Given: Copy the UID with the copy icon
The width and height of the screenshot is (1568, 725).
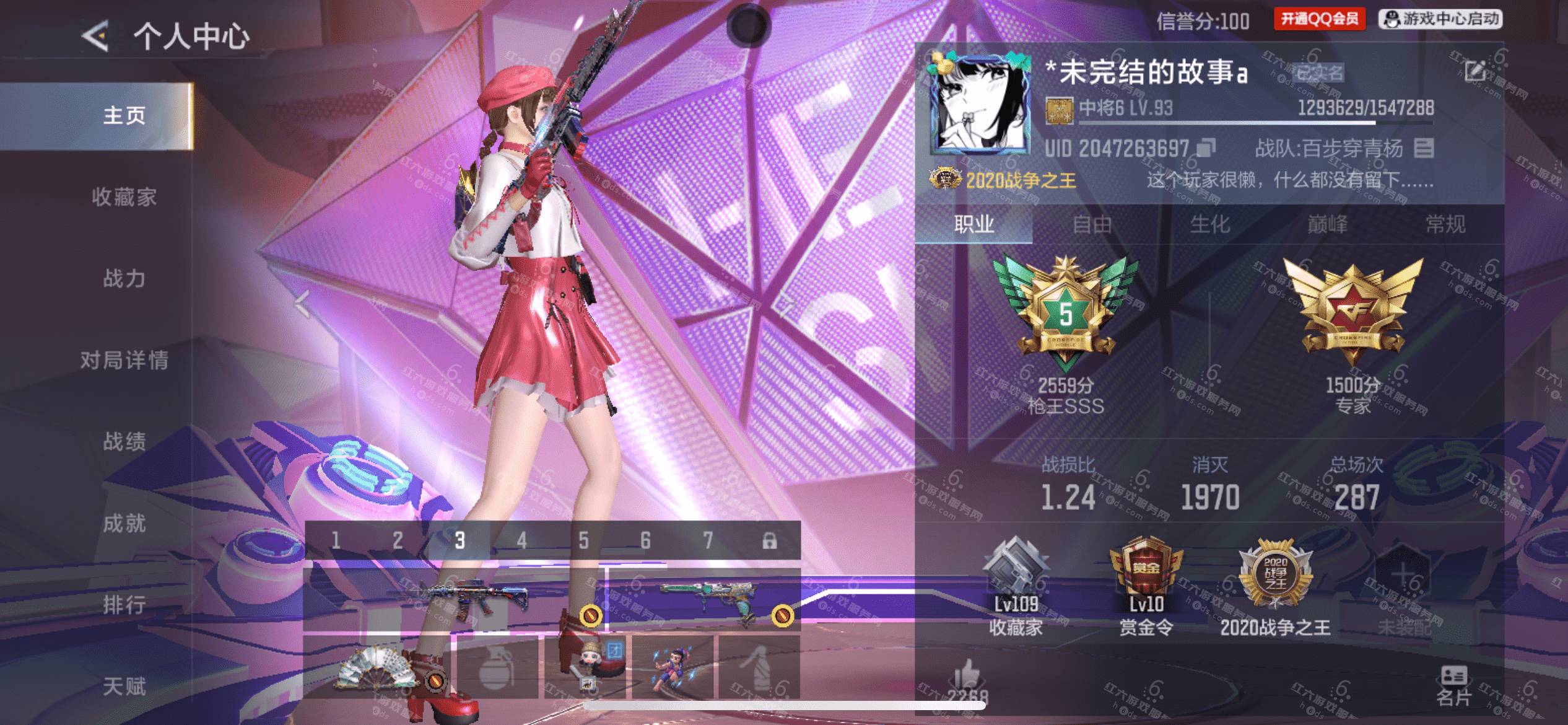Looking at the screenshot, I should click(x=1205, y=148).
